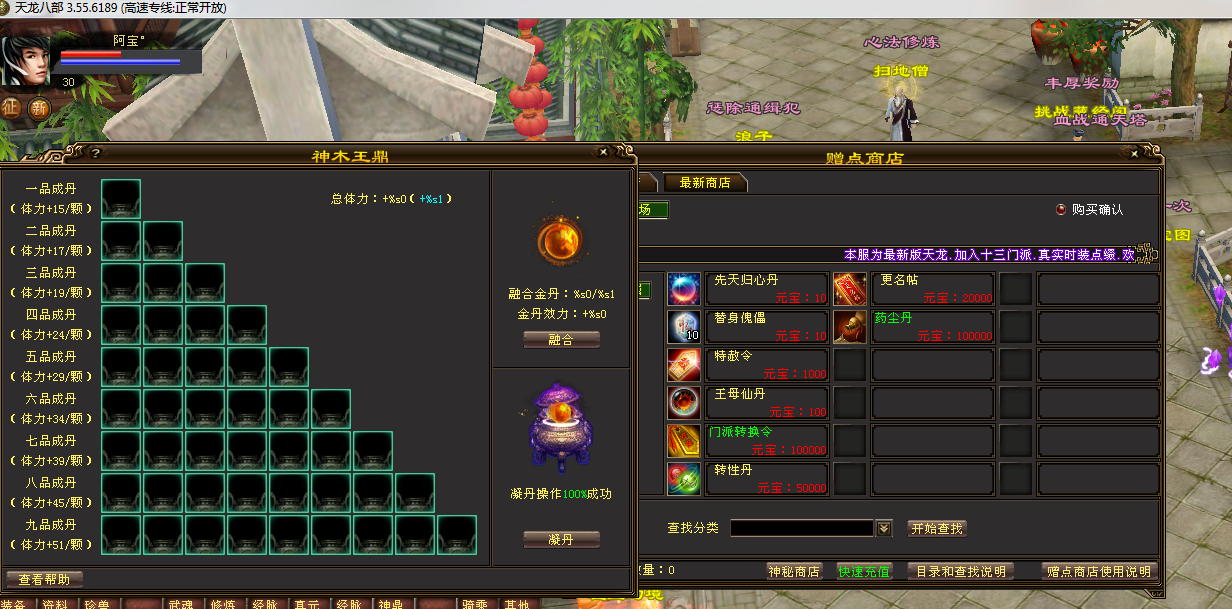Open the 神秘商店 button
The width and height of the screenshot is (1232, 609).
click(x=794, y=572)
